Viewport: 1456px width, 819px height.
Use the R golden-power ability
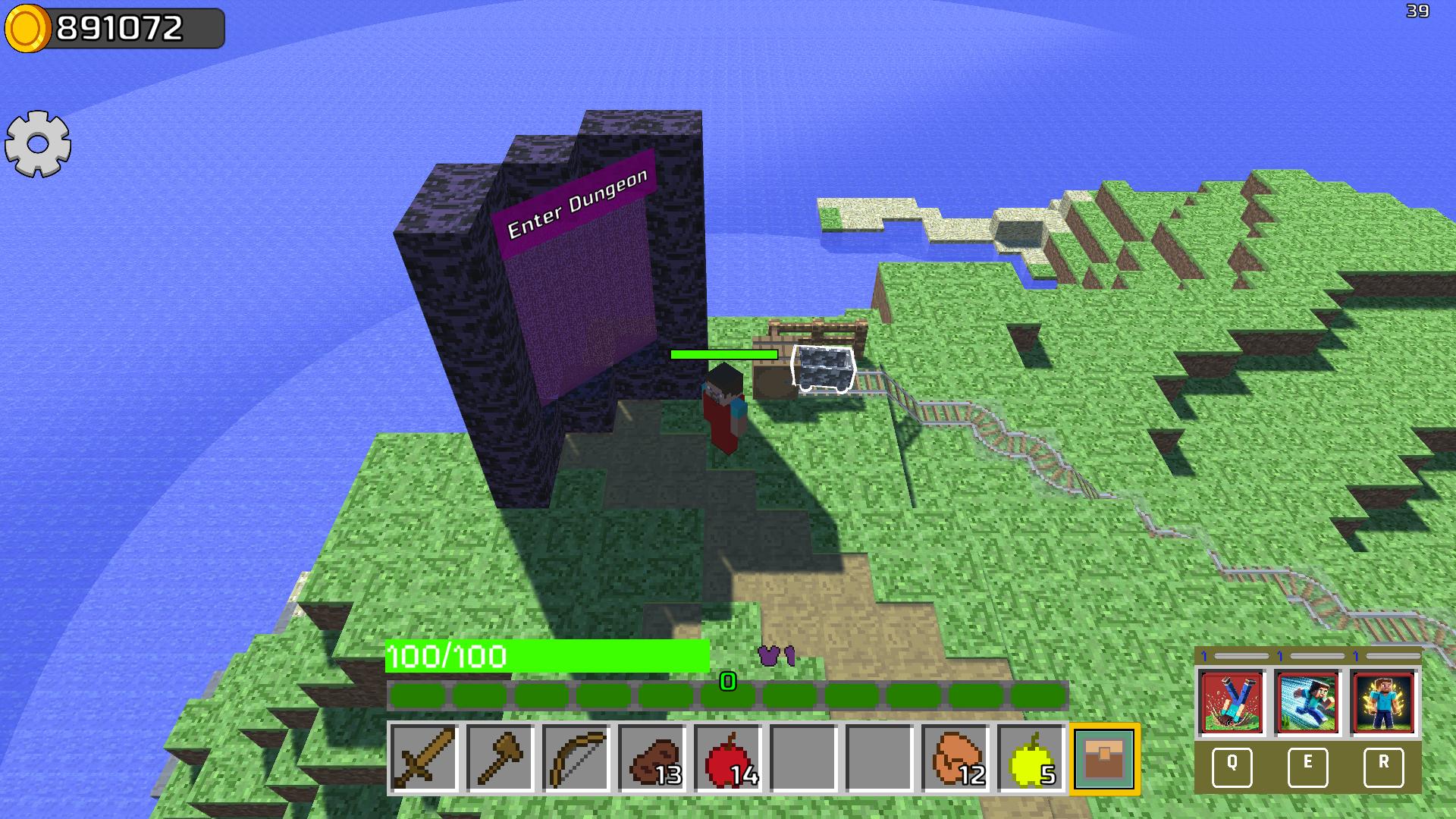tap(1383, 704)
